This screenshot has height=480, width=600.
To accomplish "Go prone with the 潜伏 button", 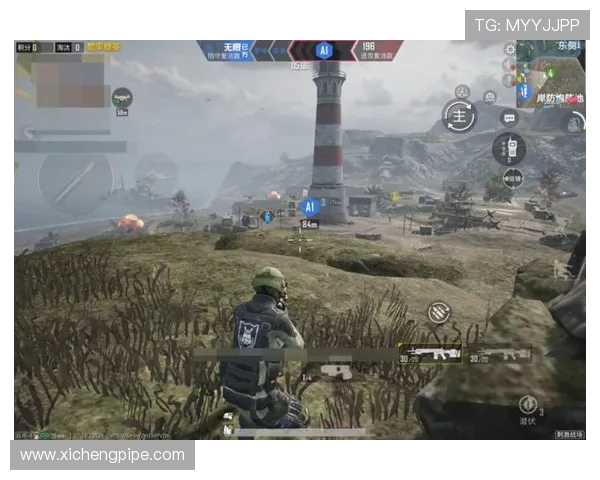I will 529,406.
